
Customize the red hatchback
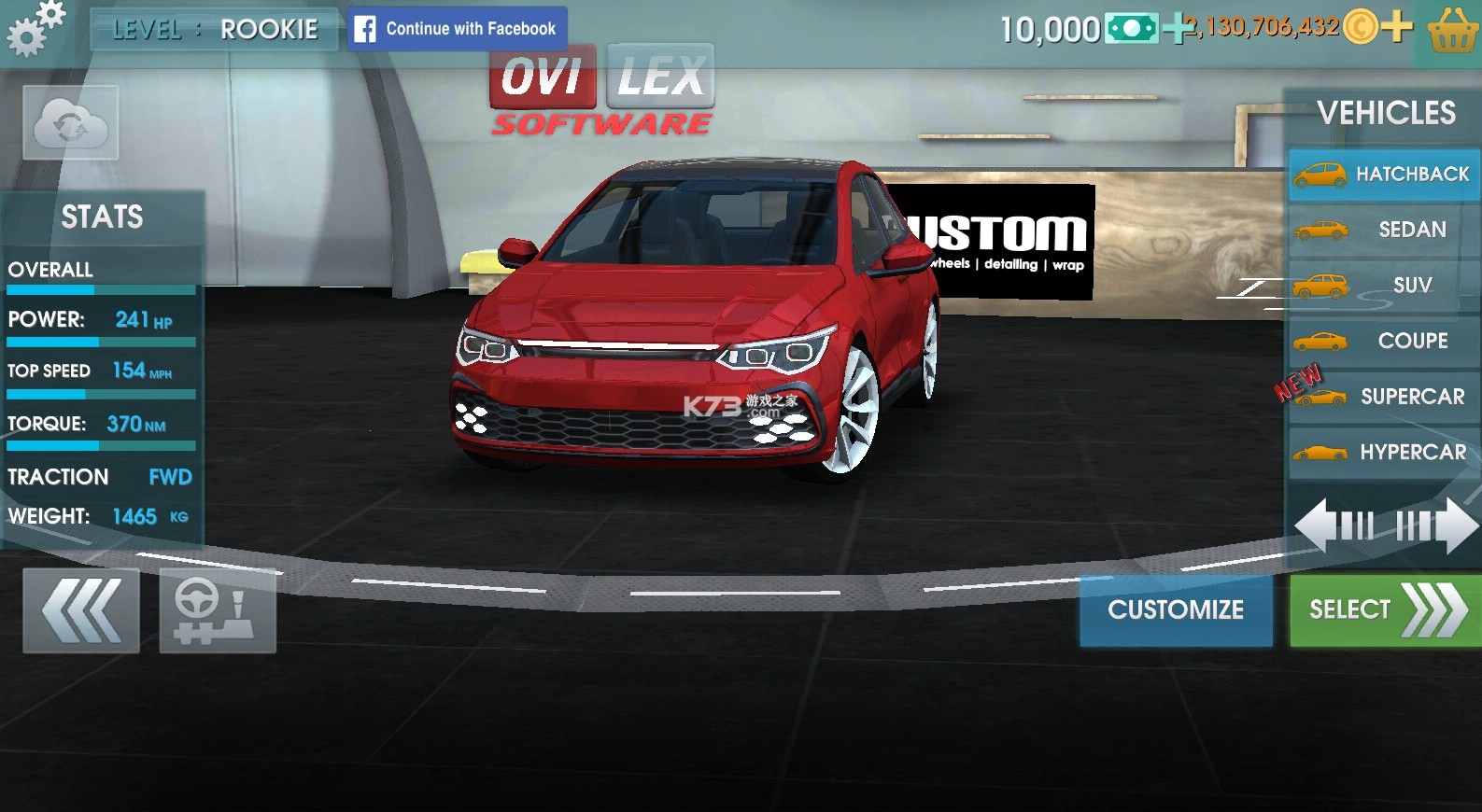tap(1176, 610)
